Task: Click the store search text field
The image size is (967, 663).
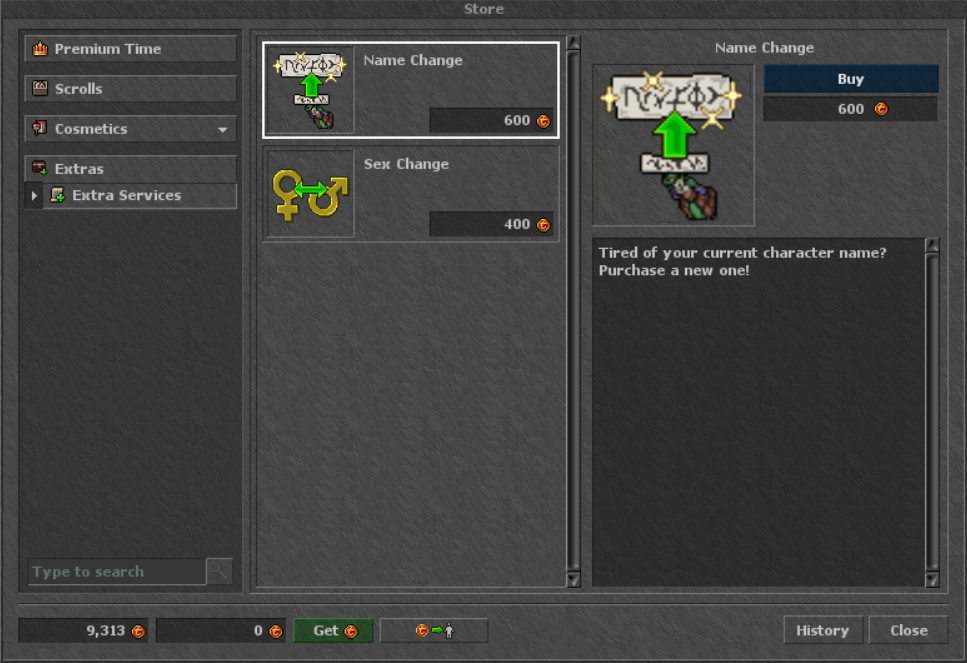Action: coord(116,572)
